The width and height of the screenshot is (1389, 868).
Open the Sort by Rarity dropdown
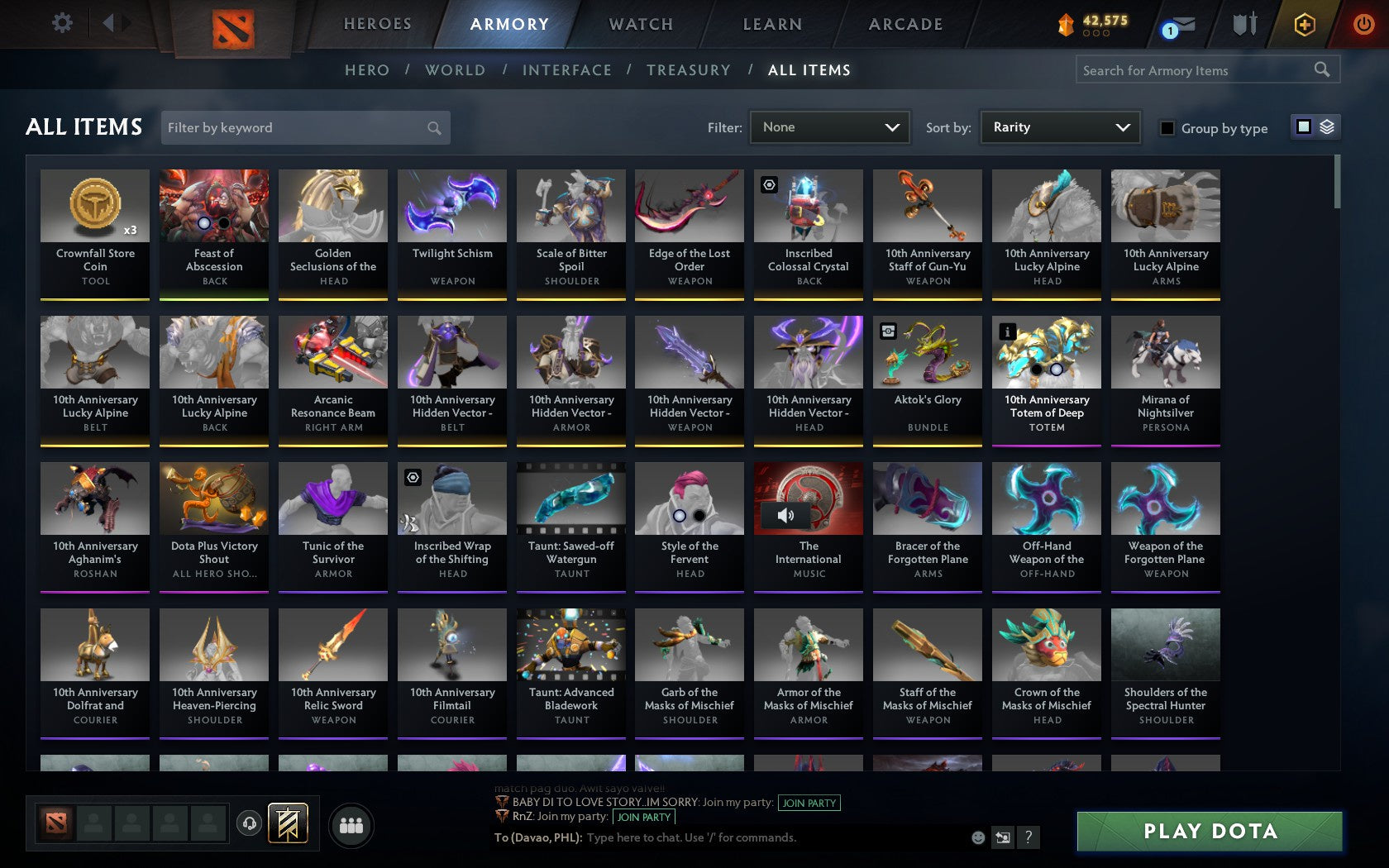pos(1059,127)
